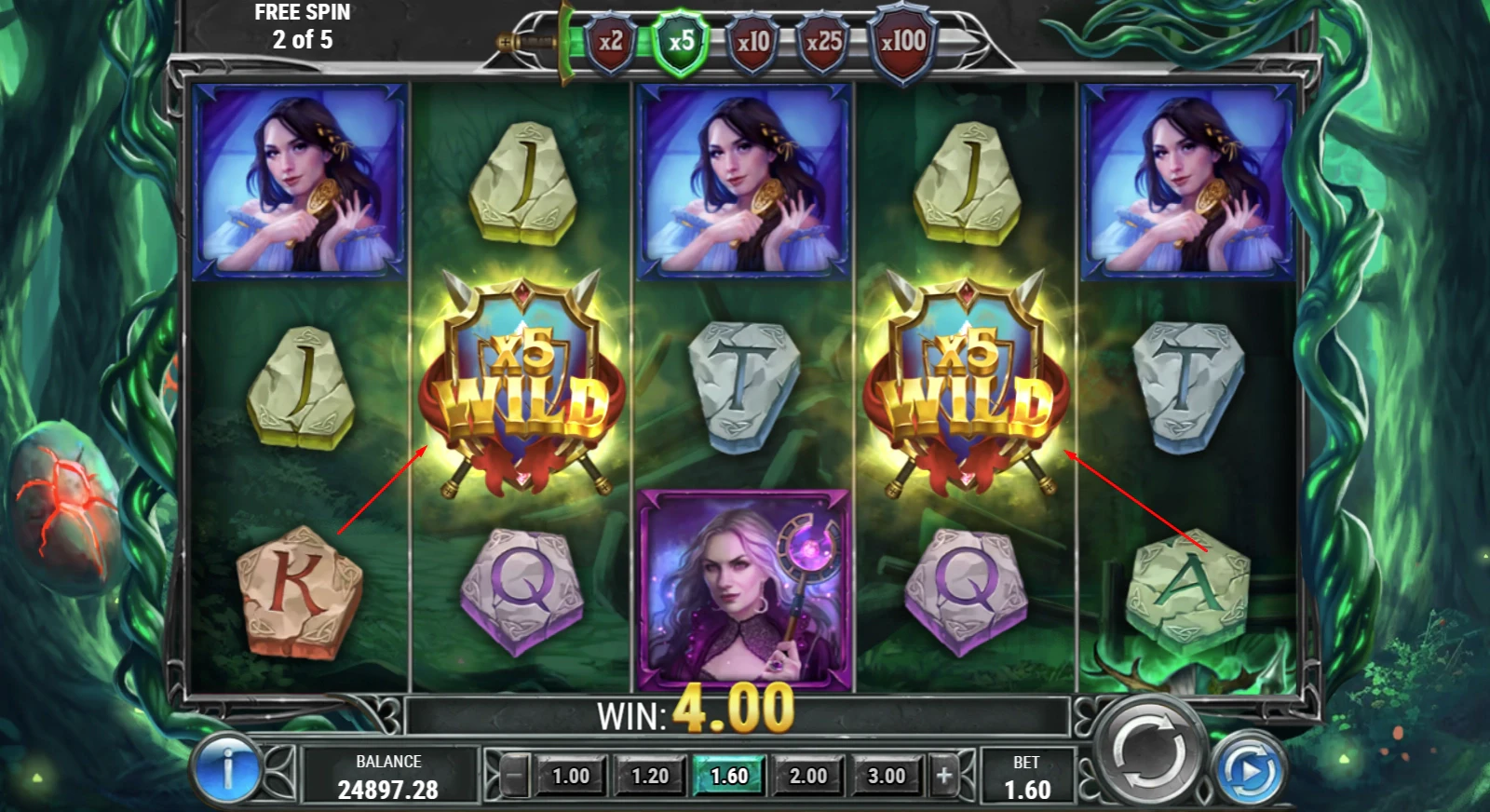Set the bet to 2.00
Image resolution: width=1490 pixels, height=812 pixels.
808,776
